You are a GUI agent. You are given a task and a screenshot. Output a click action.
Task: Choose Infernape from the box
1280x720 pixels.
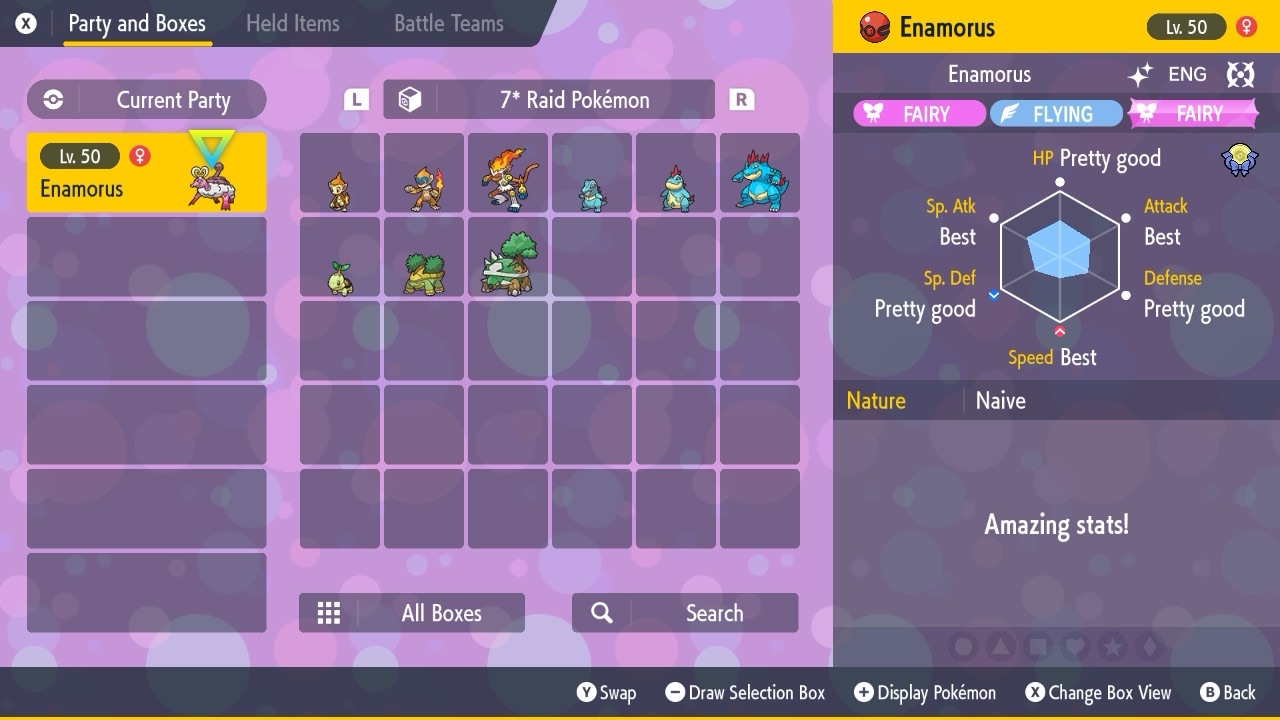pos(508,174)
